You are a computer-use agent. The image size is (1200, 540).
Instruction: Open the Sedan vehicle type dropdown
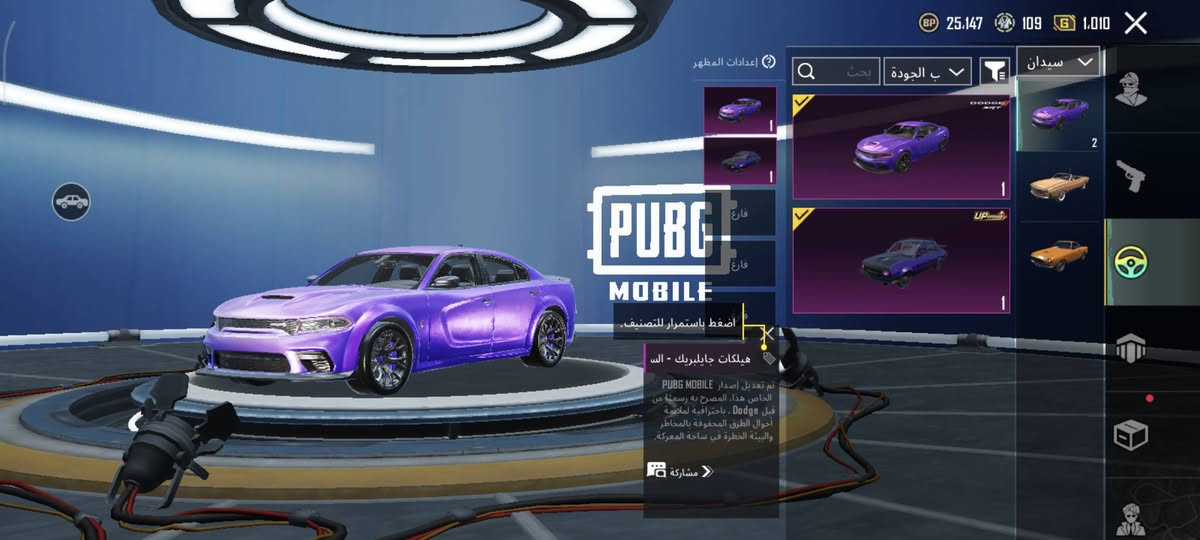pyautogui.click(x=1058, y=62)
